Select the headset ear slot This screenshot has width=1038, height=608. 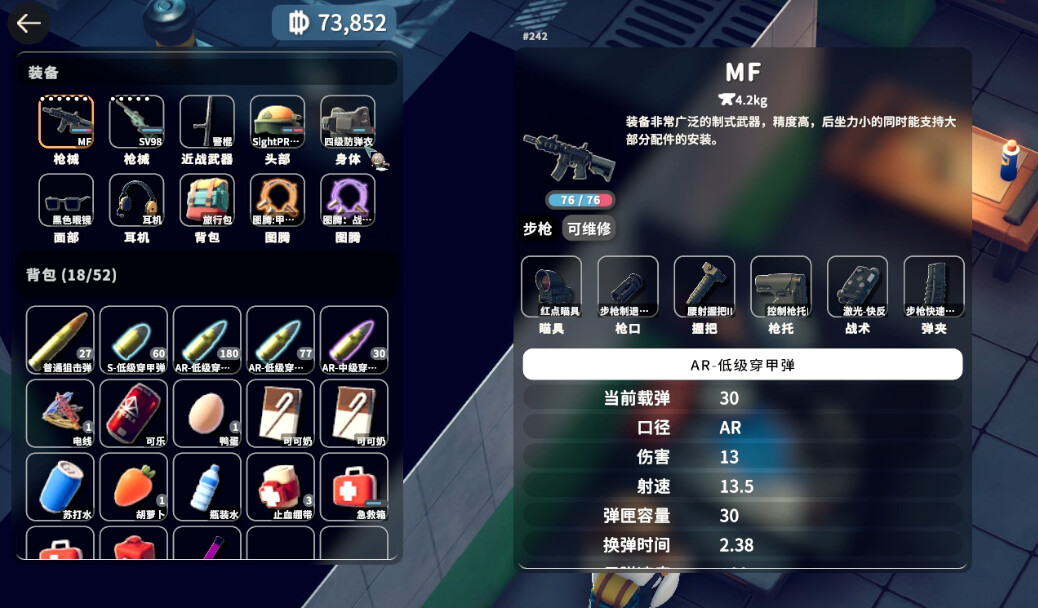click(x=136, y=201)
